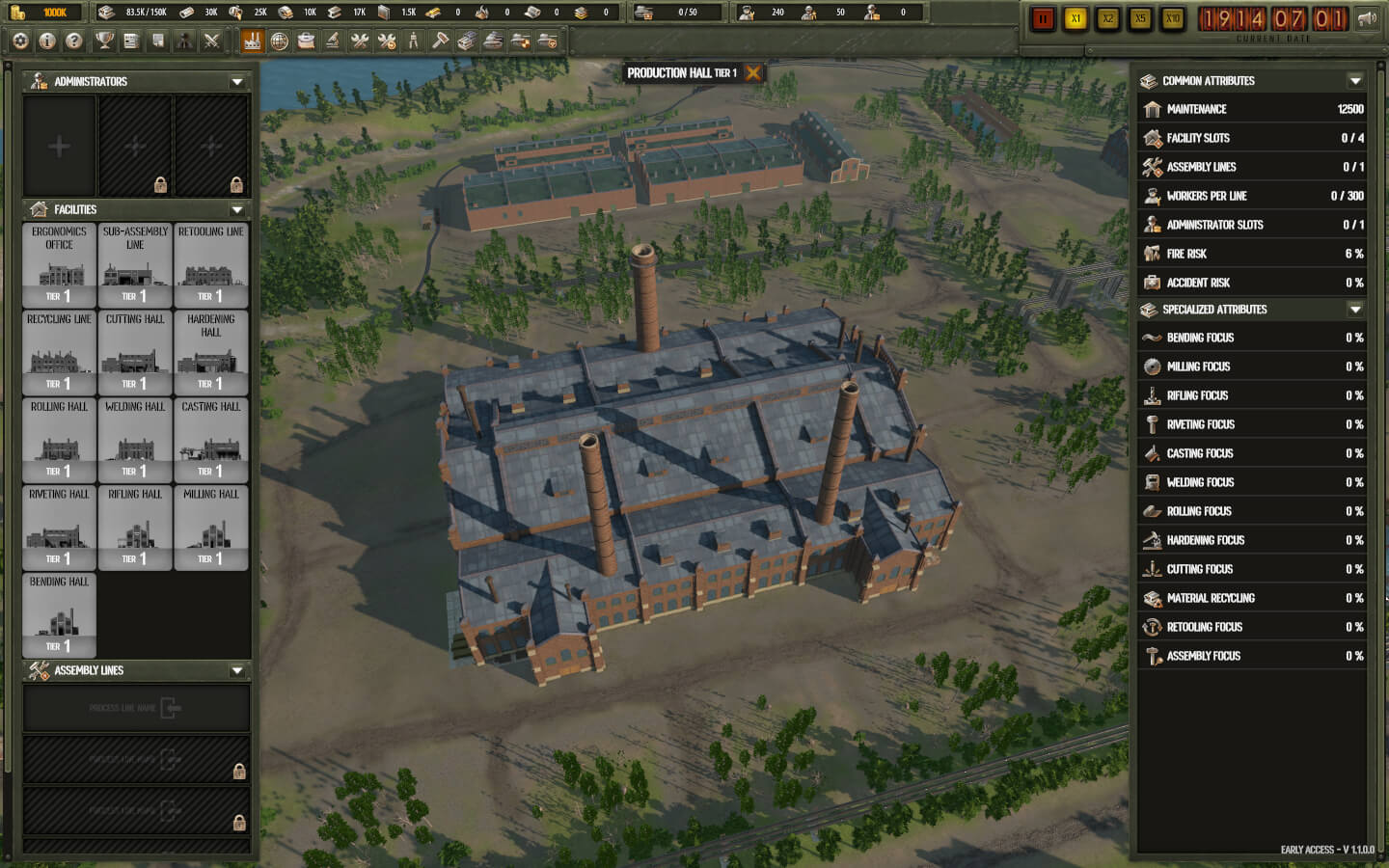This screenshot has height=868, width=1389.
Task: Set game speed to X2
Action: [1106, 17]
